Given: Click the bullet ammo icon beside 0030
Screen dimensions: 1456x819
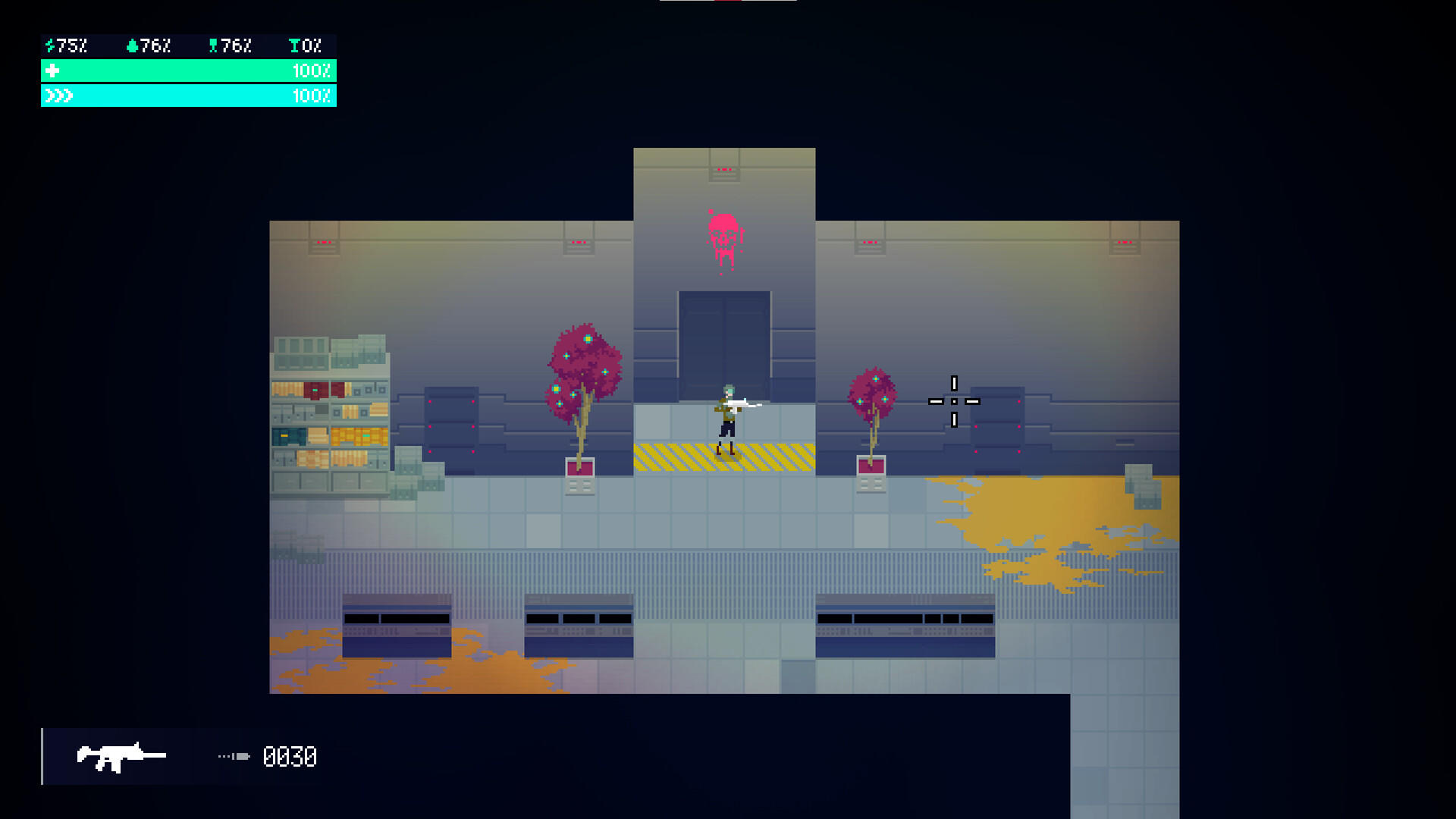Looking at the screenshot, I should [234, 756].
